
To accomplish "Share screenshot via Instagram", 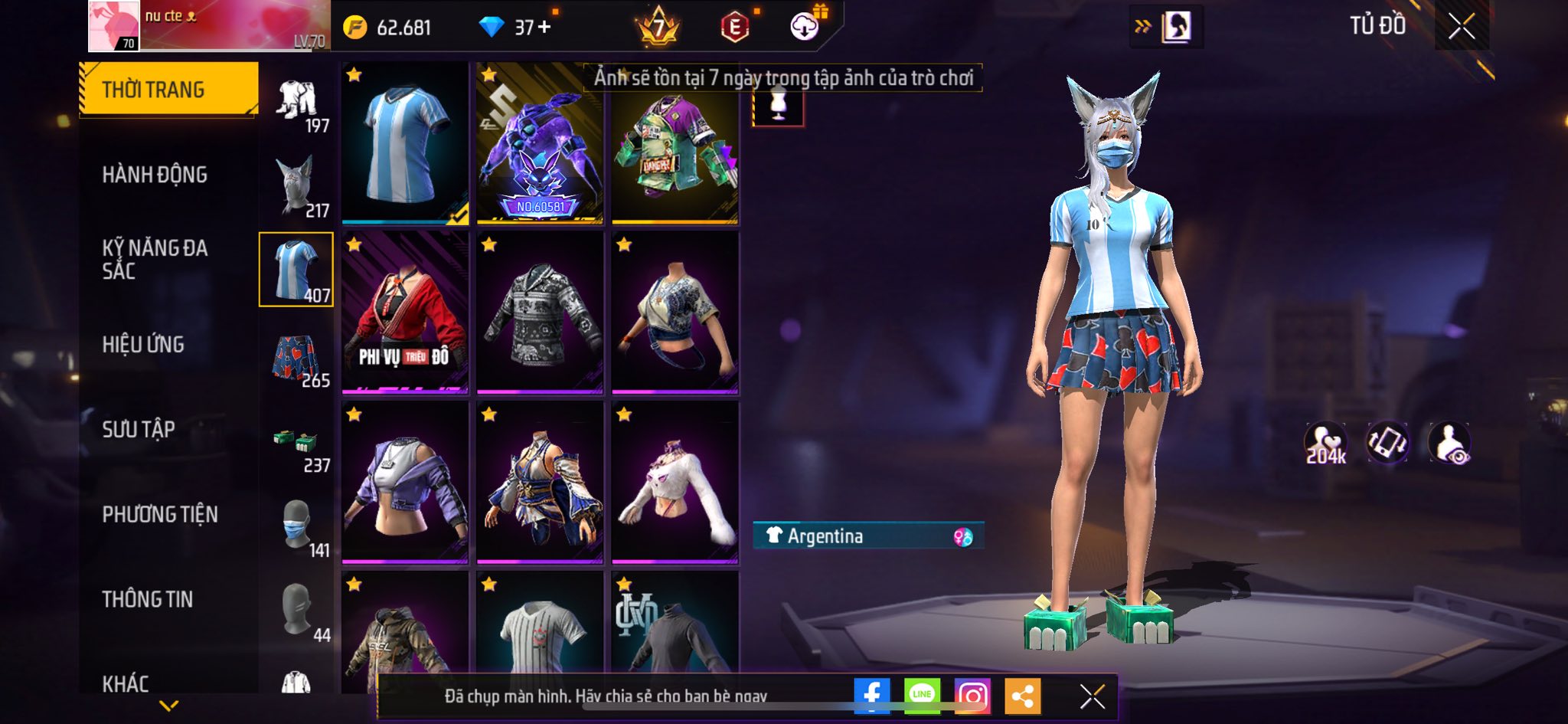I will 972,696.
